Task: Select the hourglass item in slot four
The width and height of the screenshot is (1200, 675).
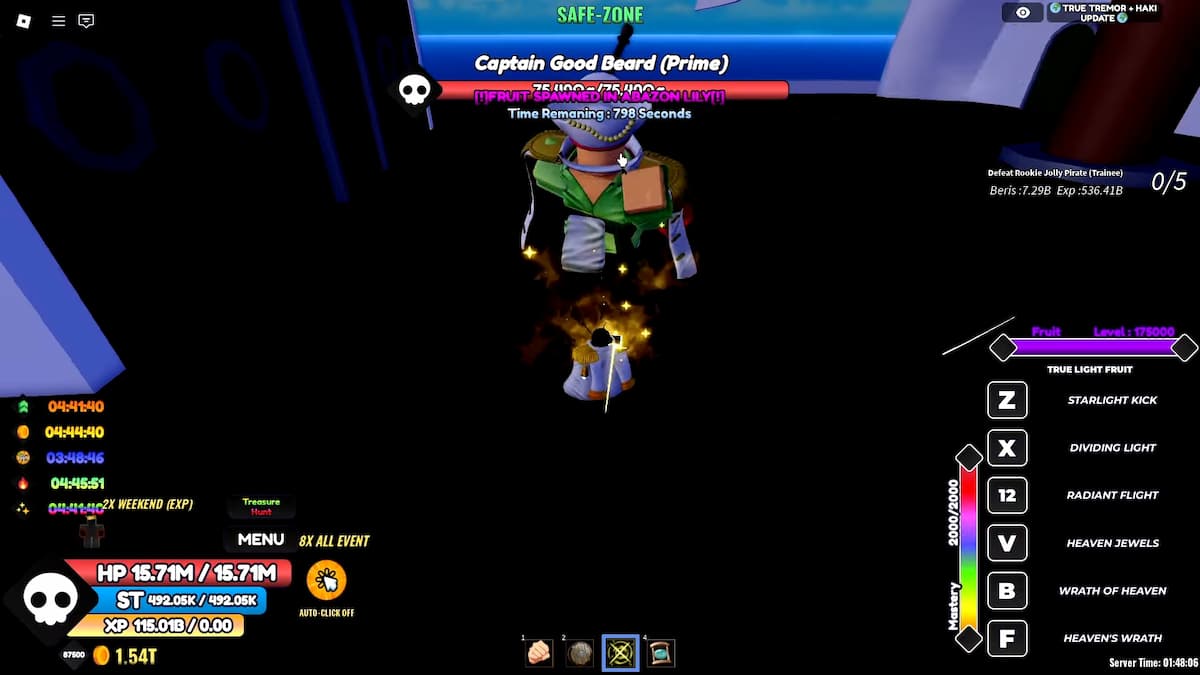Action: pos(661,653)
